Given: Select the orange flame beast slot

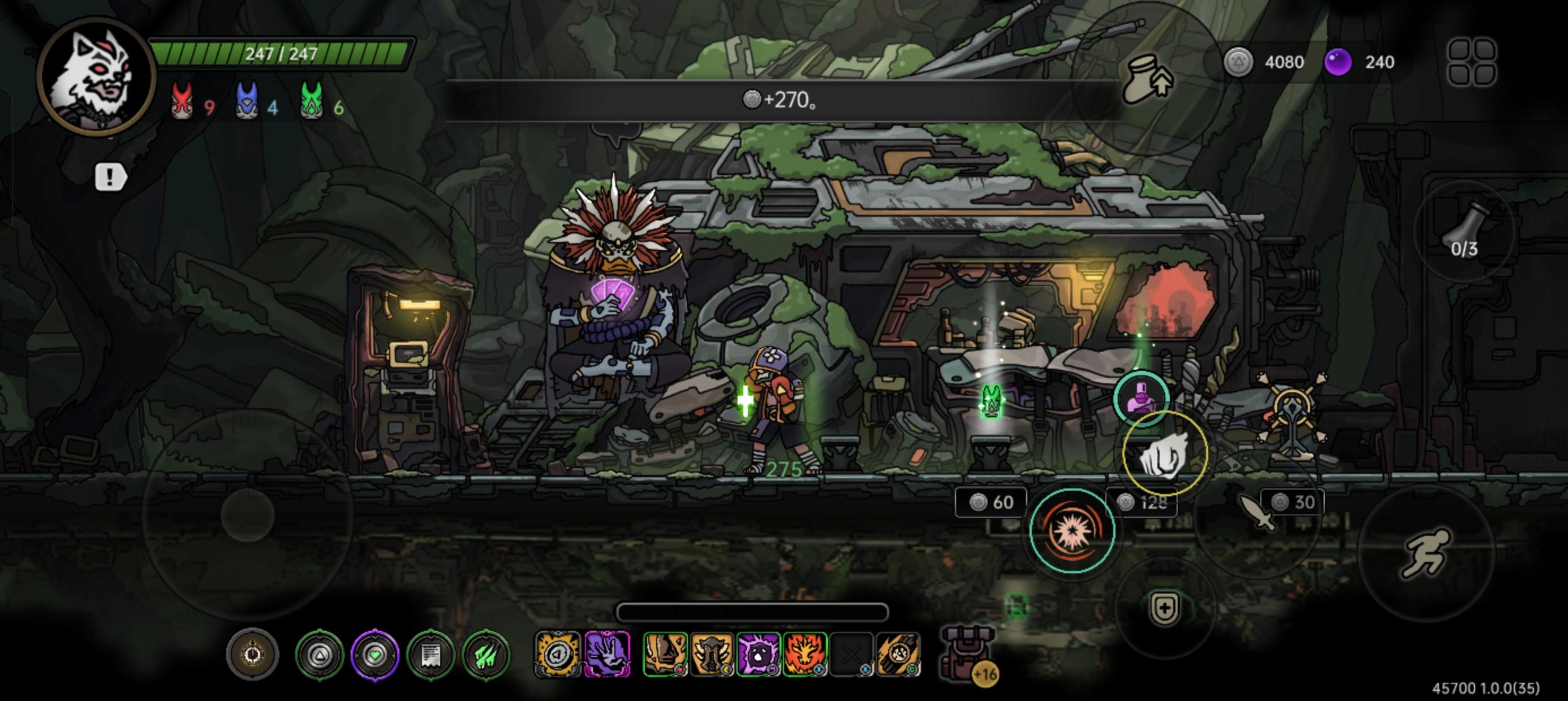Looking at the screenshot, I should pos(805,655).
